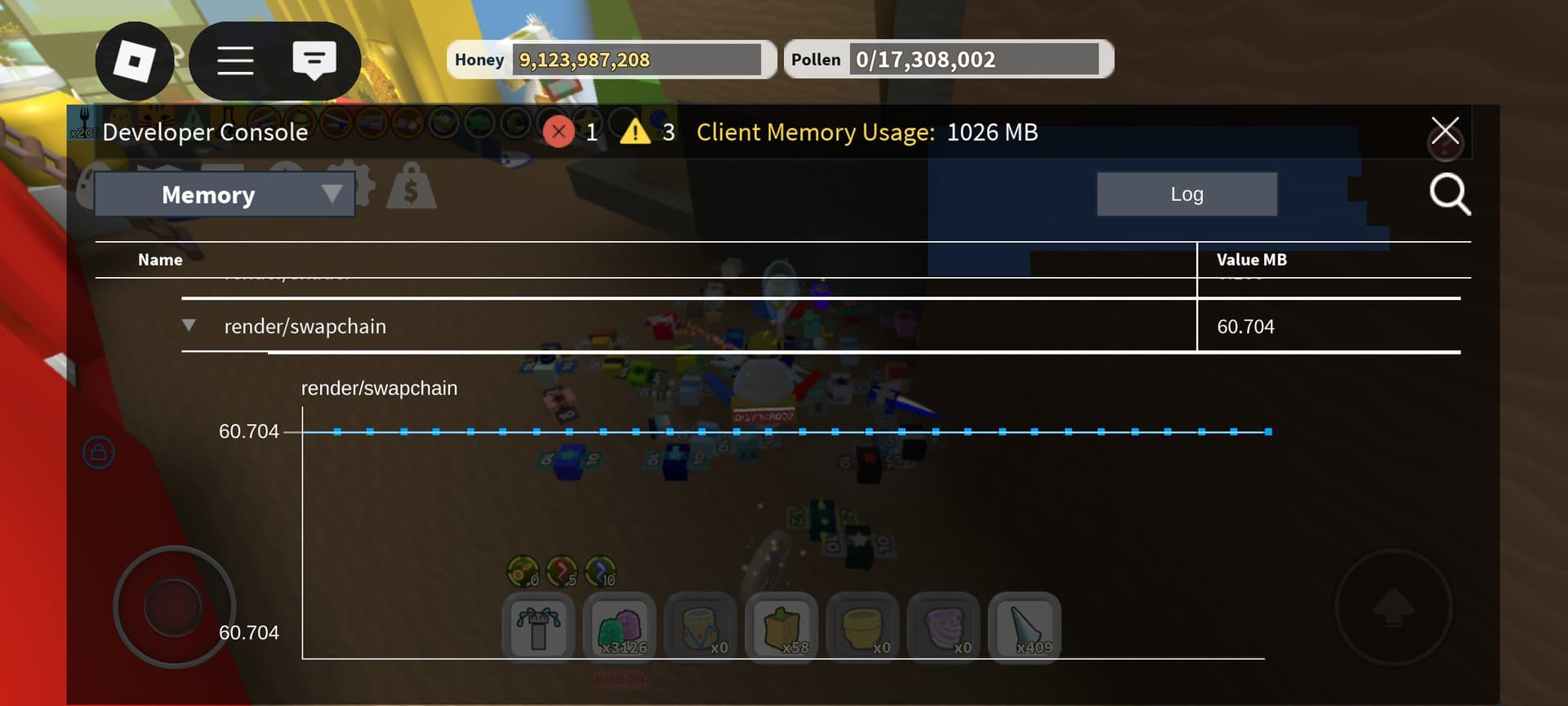Switch to the Log view
Viewport: 1568px width, 706px height.
[x=1187, y=194]
